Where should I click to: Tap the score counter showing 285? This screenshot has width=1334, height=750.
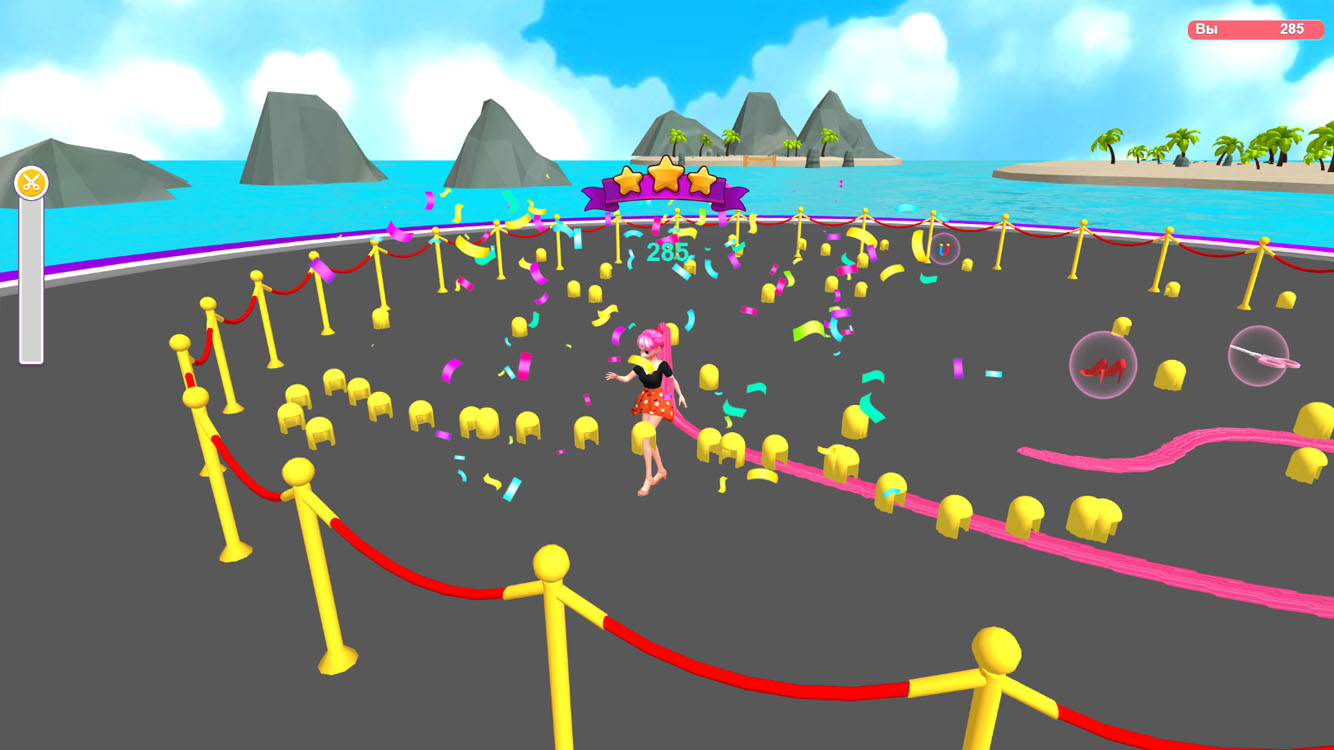coord(670,251)
